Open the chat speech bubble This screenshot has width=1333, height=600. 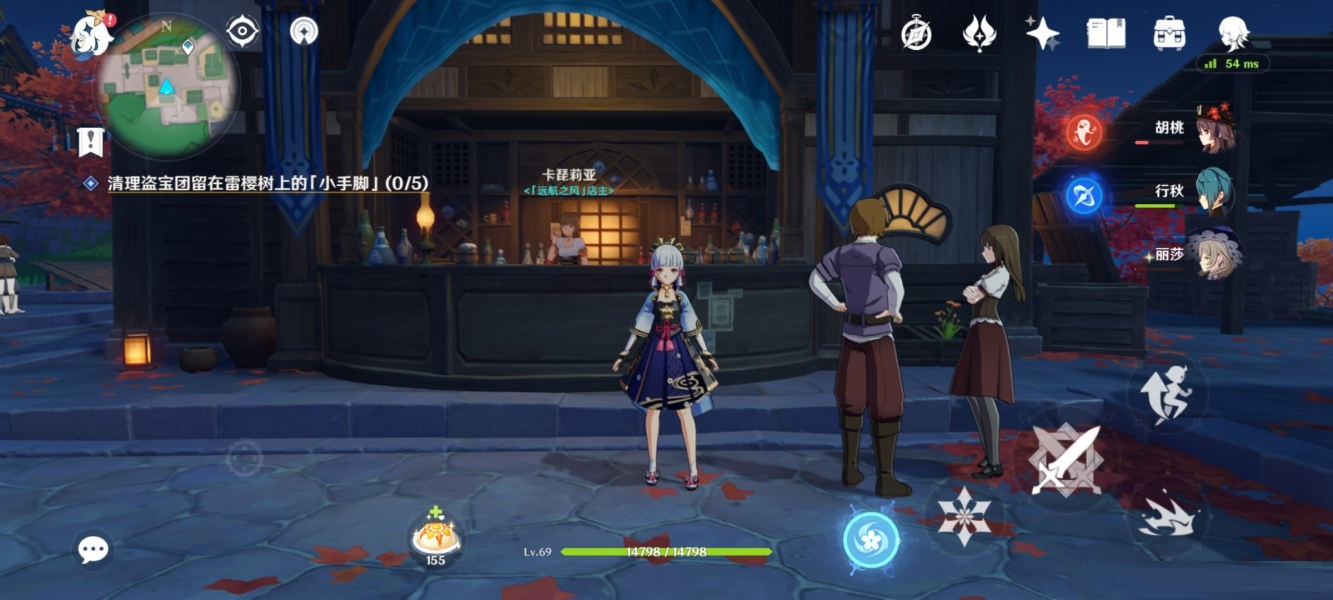tap(93, 549)
